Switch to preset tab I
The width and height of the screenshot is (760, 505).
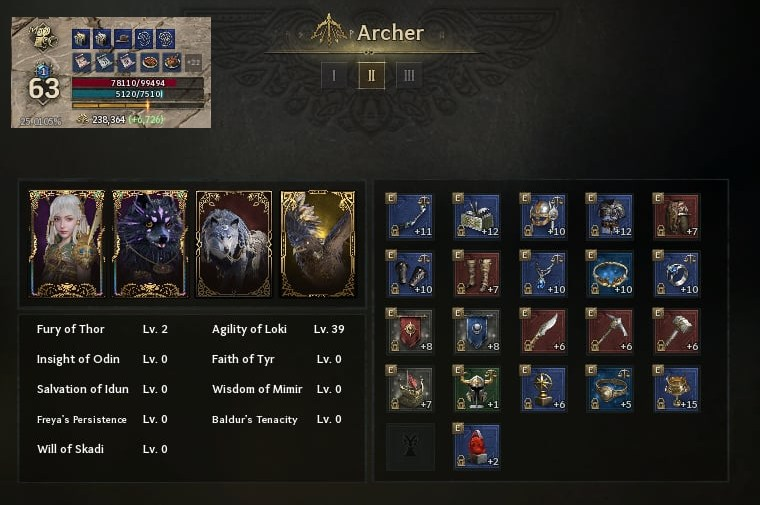pyautogui.click(x=334, y=75)
